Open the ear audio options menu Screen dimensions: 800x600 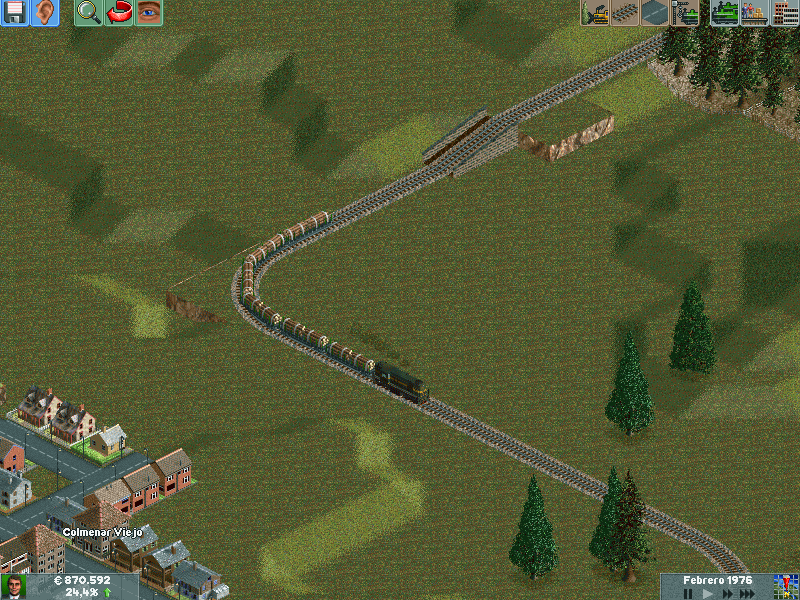point(44,13)
